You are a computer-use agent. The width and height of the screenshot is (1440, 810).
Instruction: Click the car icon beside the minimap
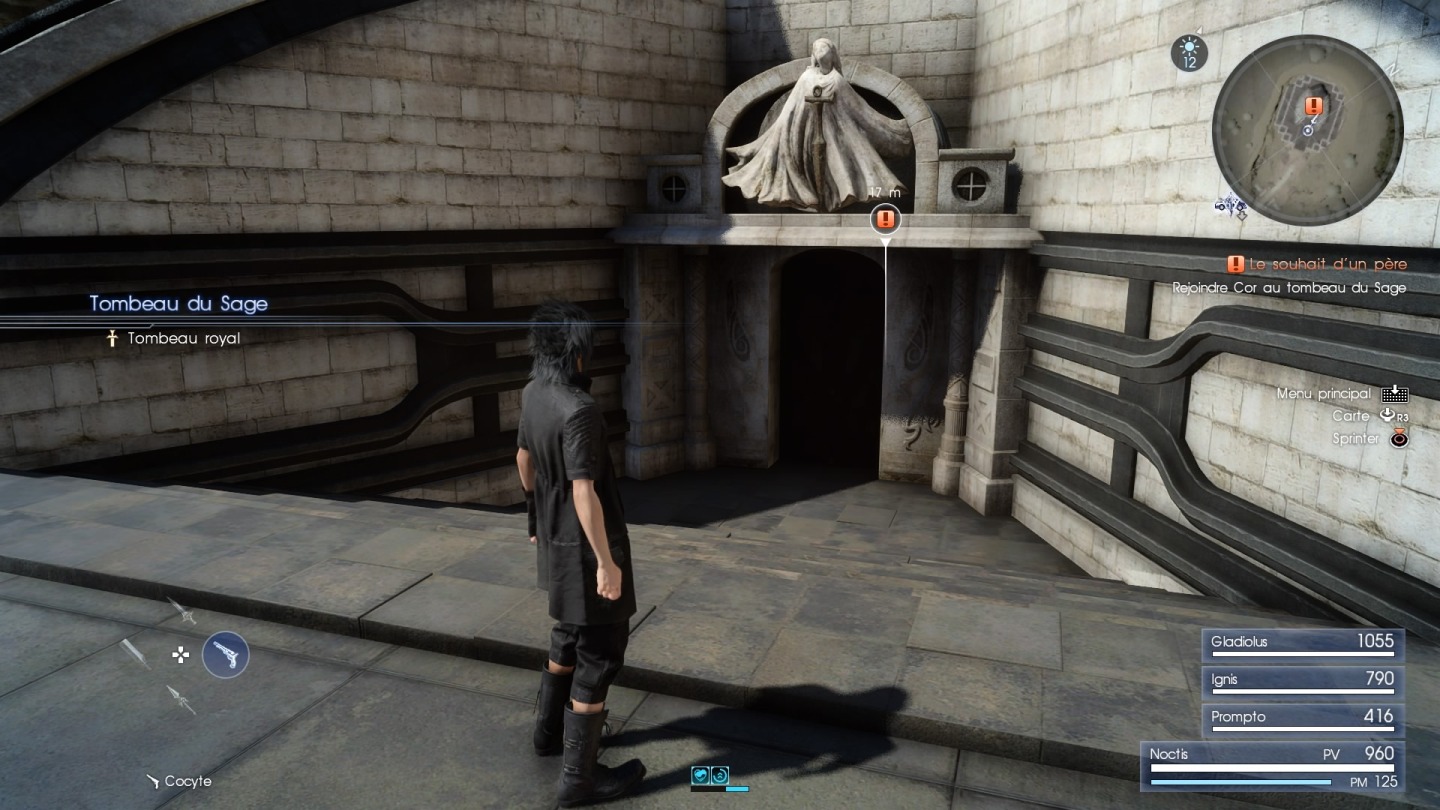click(1230, 207)
